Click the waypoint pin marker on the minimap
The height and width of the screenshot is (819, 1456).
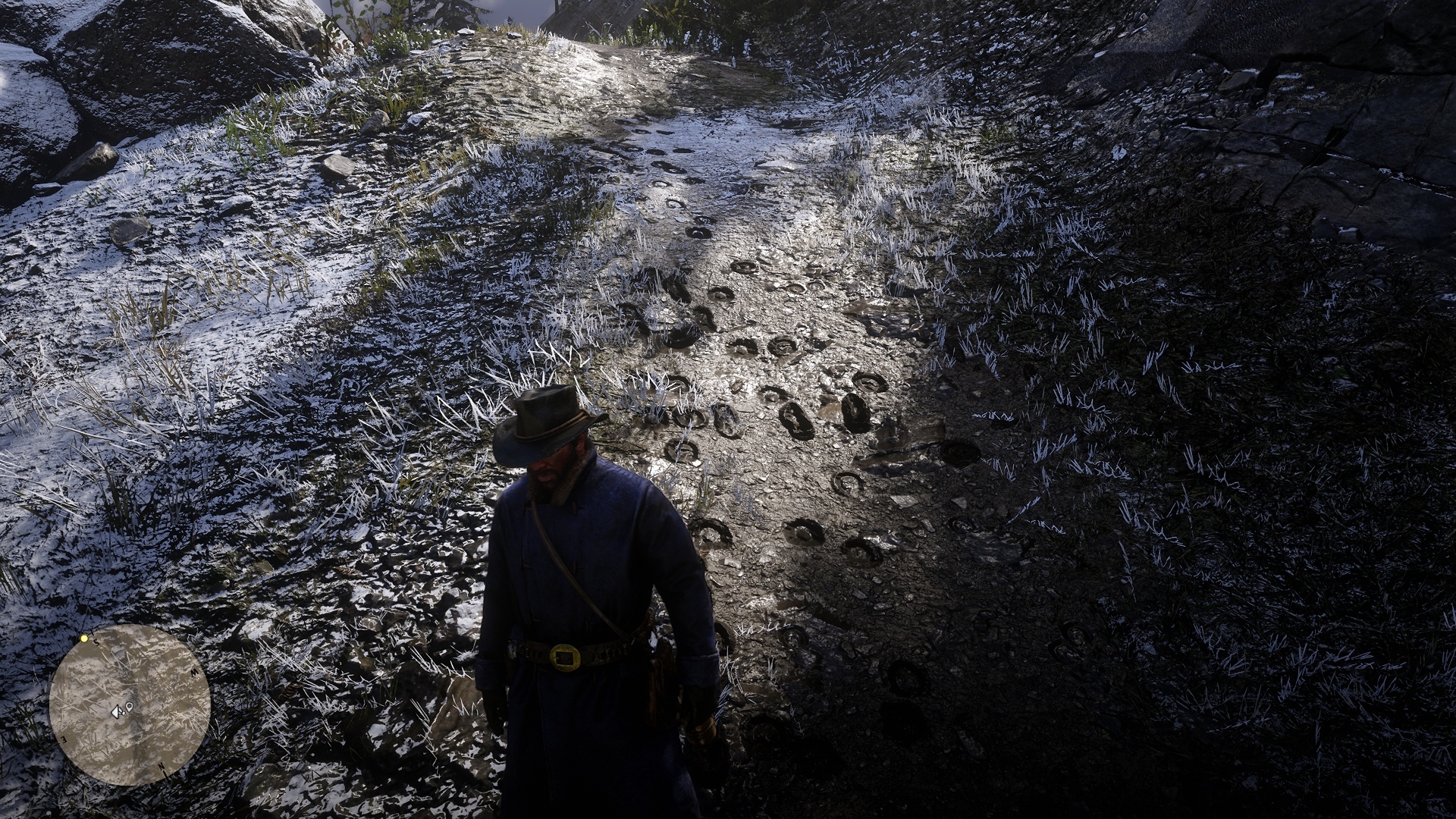coord(130,707)
